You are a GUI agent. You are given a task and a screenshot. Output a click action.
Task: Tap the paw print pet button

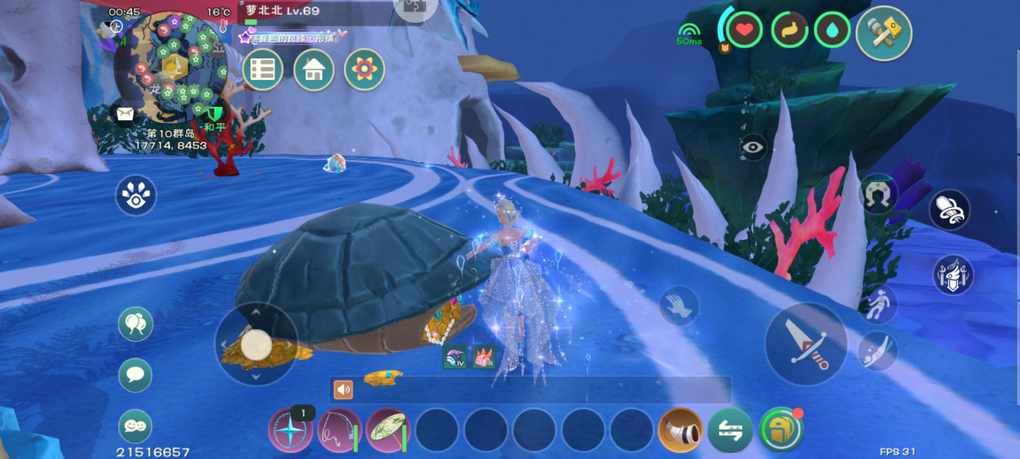tap(136, 196)
